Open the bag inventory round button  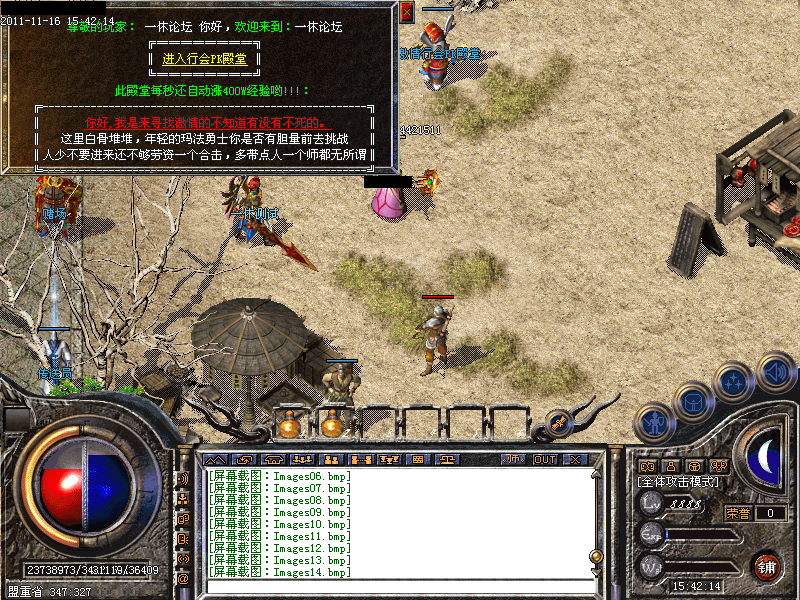(693, 402)
